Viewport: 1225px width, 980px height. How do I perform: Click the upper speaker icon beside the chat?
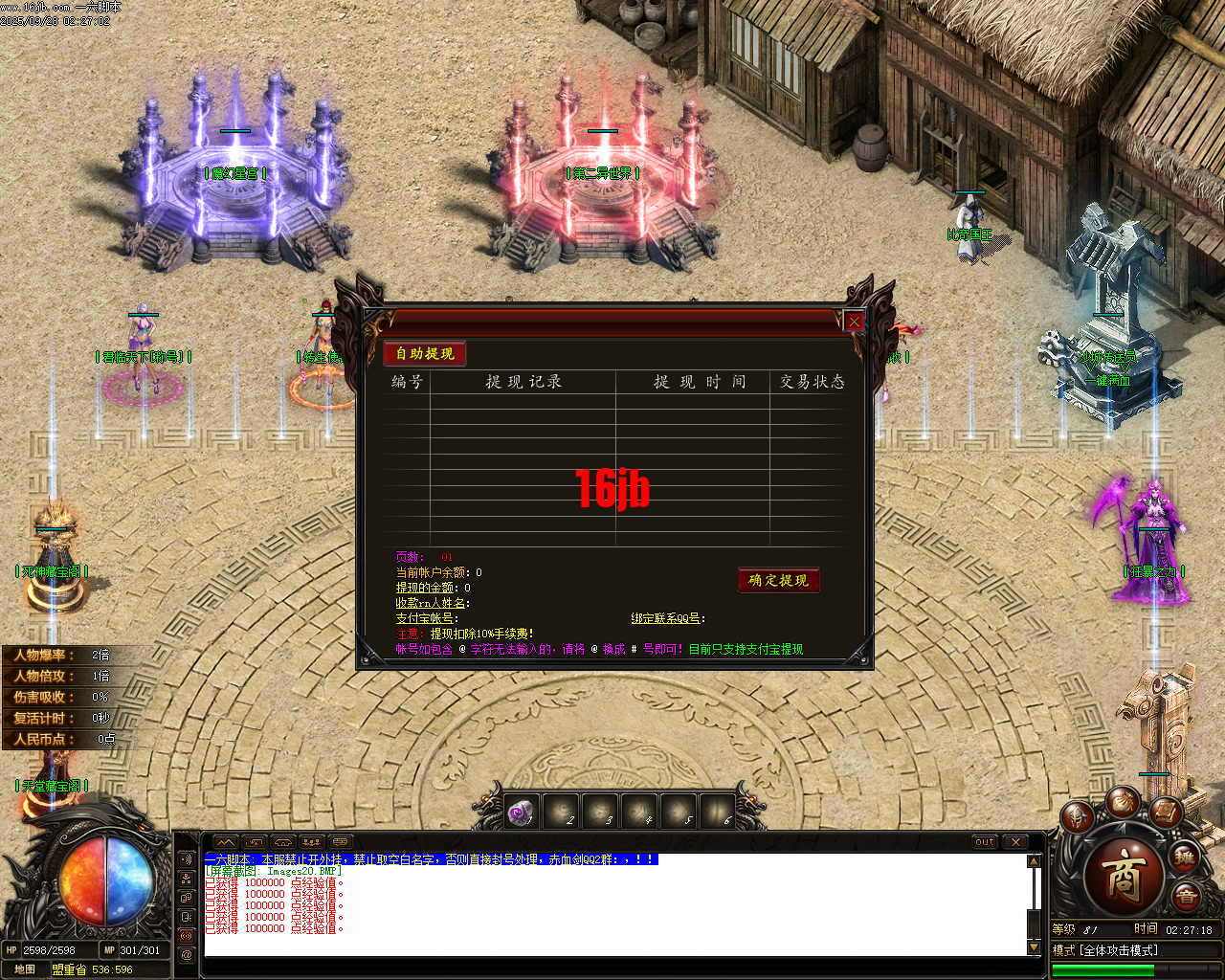click(x=185, y=858)
